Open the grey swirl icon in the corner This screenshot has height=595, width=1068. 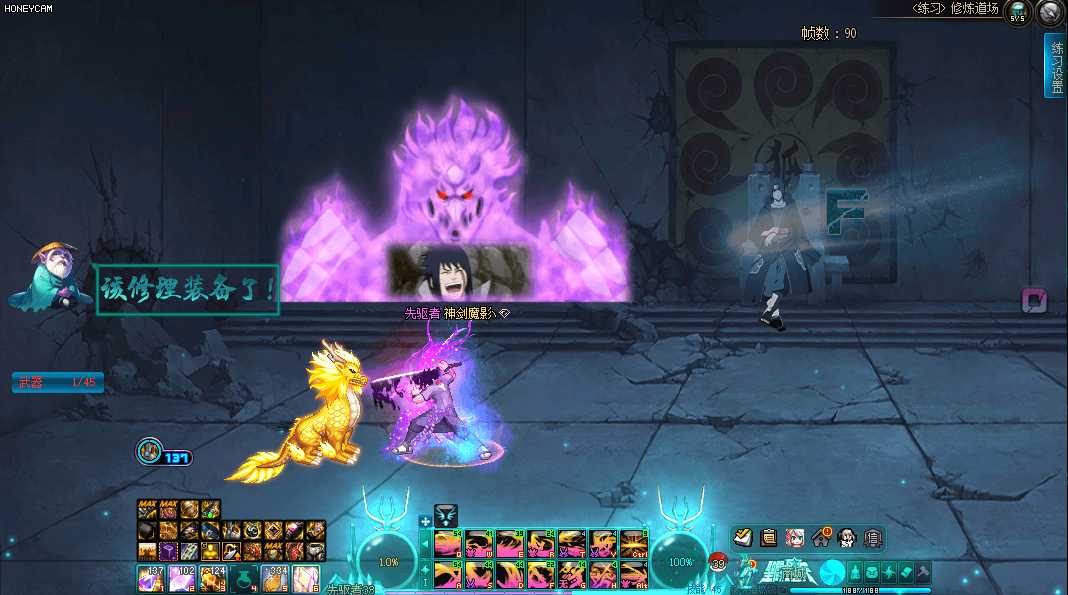(1049, 13)
